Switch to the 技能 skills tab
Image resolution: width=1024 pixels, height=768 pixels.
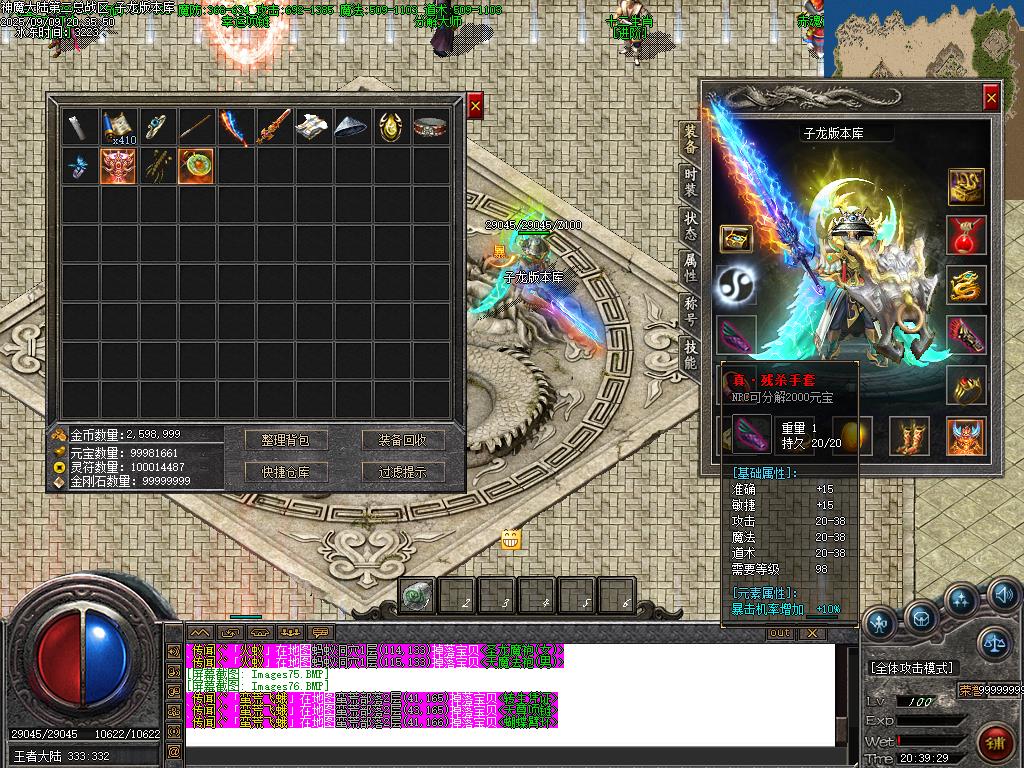[x=690, y=354]
